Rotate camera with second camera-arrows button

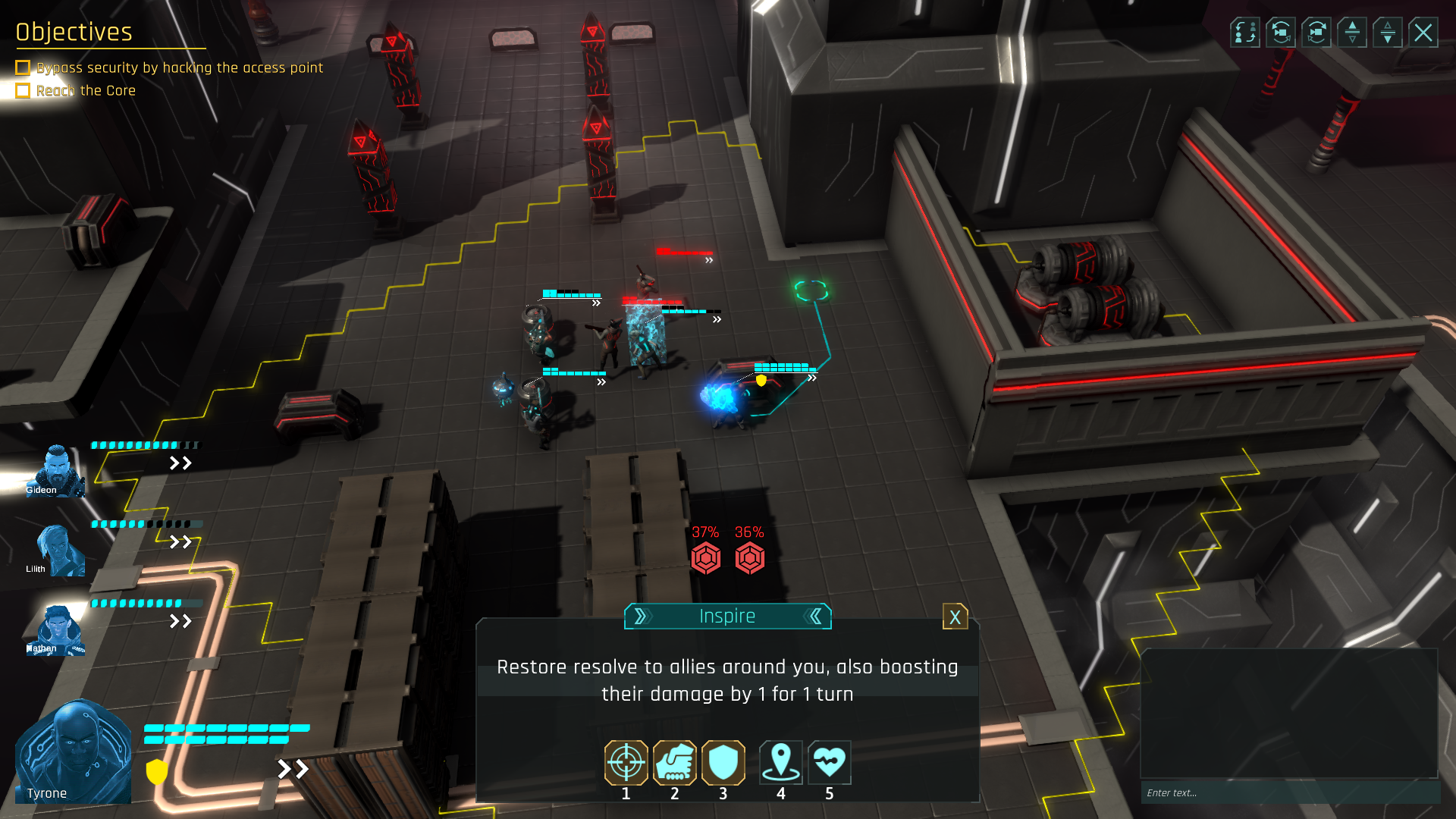pyautogui.click(x=1316, y=33)
